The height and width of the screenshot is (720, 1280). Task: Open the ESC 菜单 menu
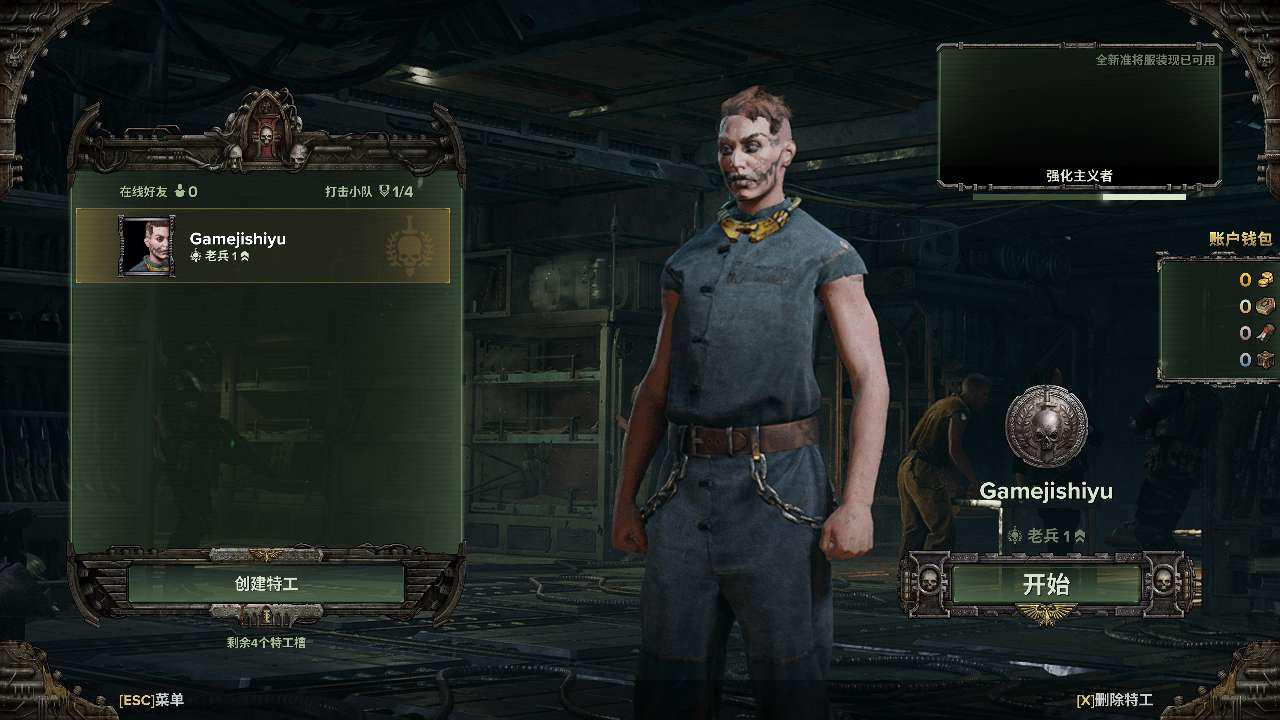coord(151,700)
